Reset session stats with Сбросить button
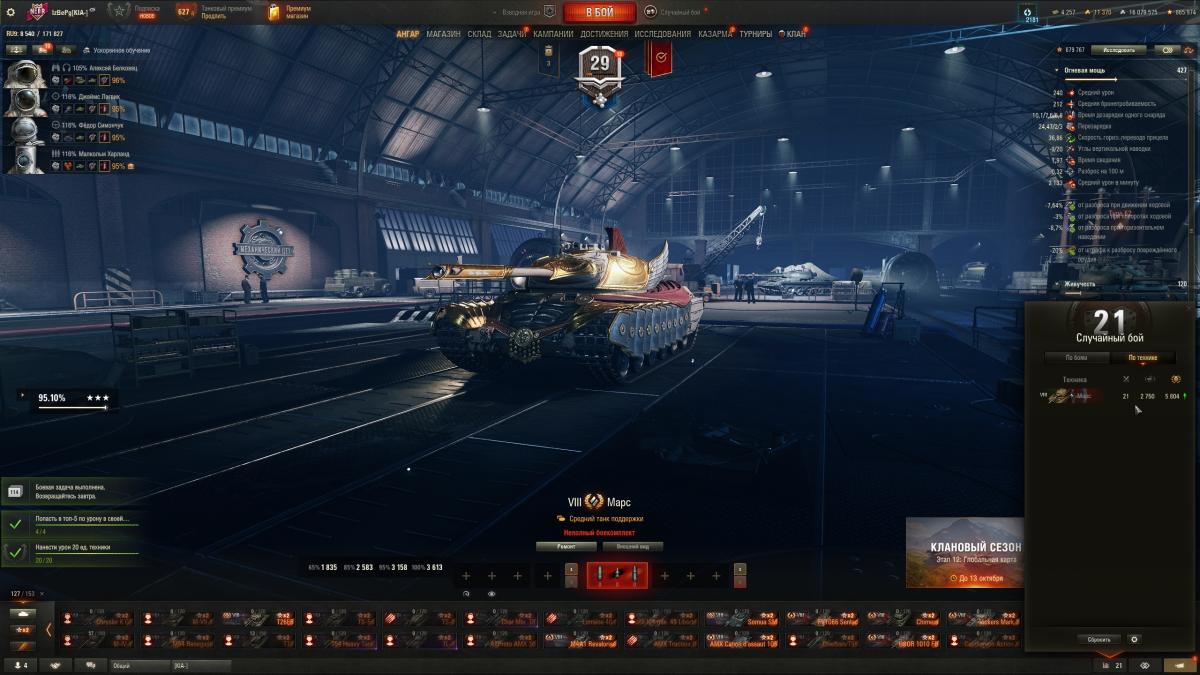The image size is (1200, 675). [x=1098, y=639]
